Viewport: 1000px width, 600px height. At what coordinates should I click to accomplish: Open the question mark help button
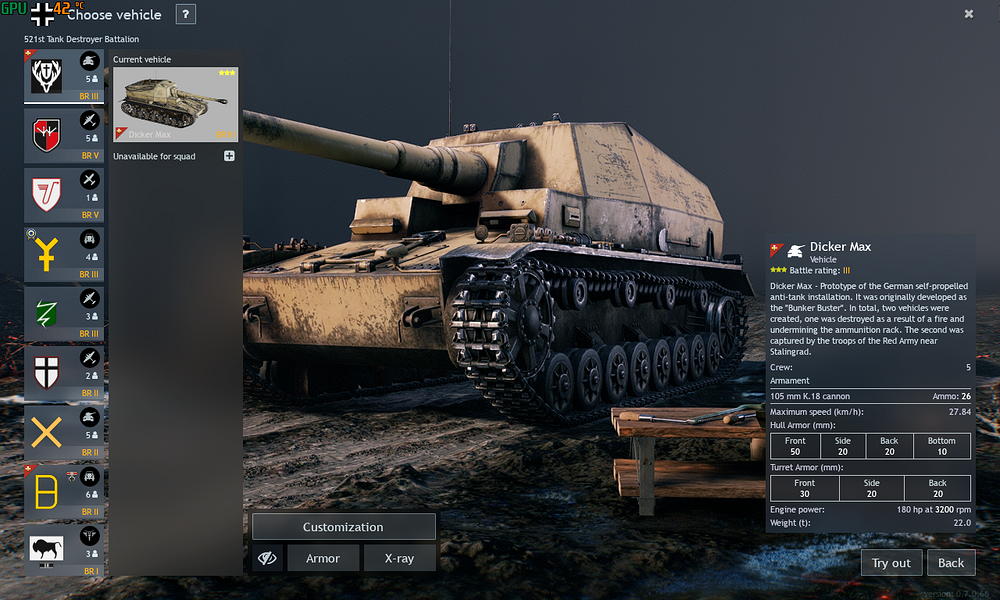(x=186, y=14)
